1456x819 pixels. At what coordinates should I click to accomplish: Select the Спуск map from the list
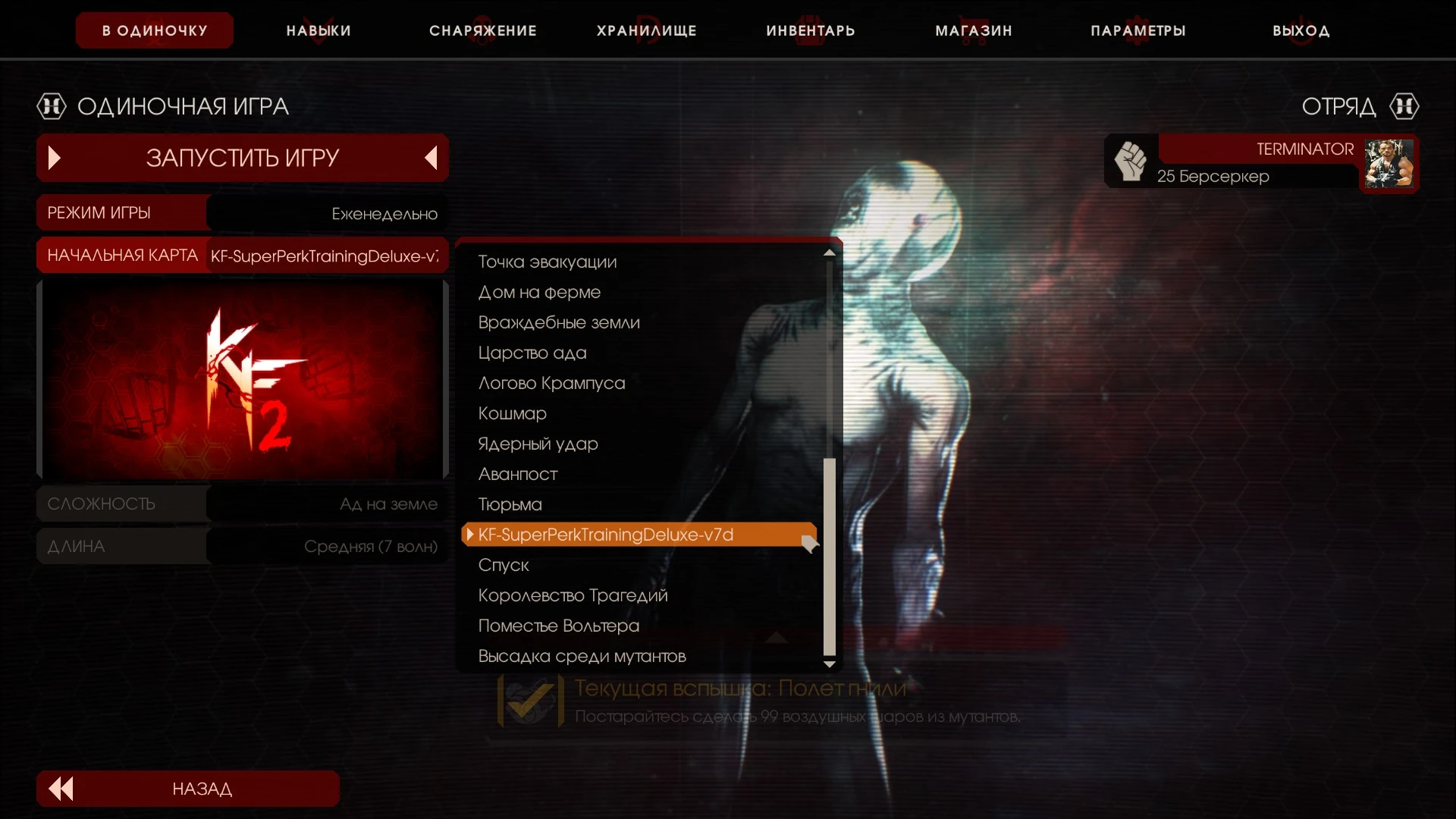(504, 565)
